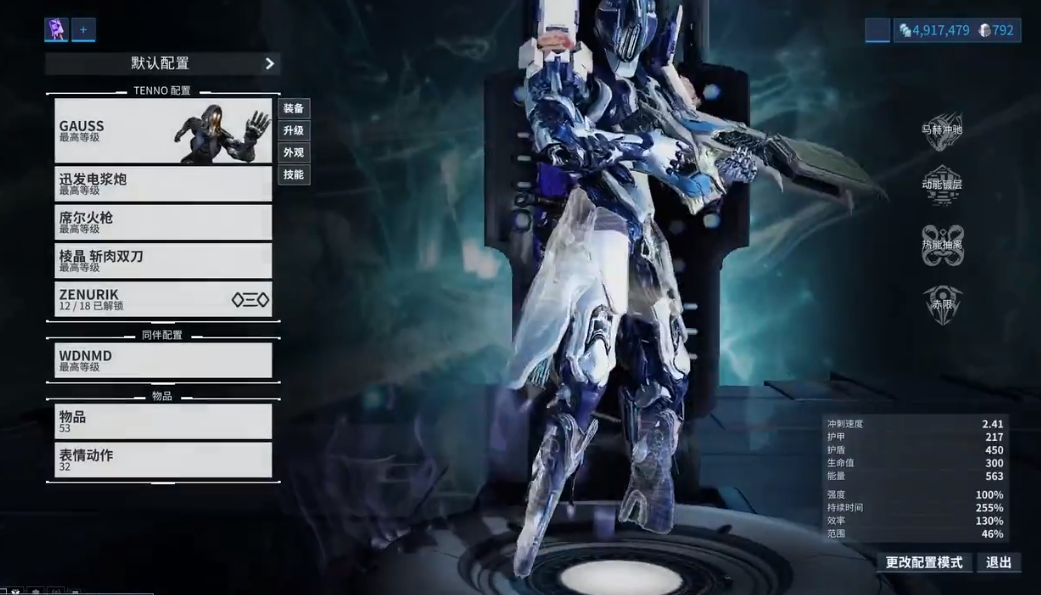Select the 动能镀层 ability icon

[941, 185]
